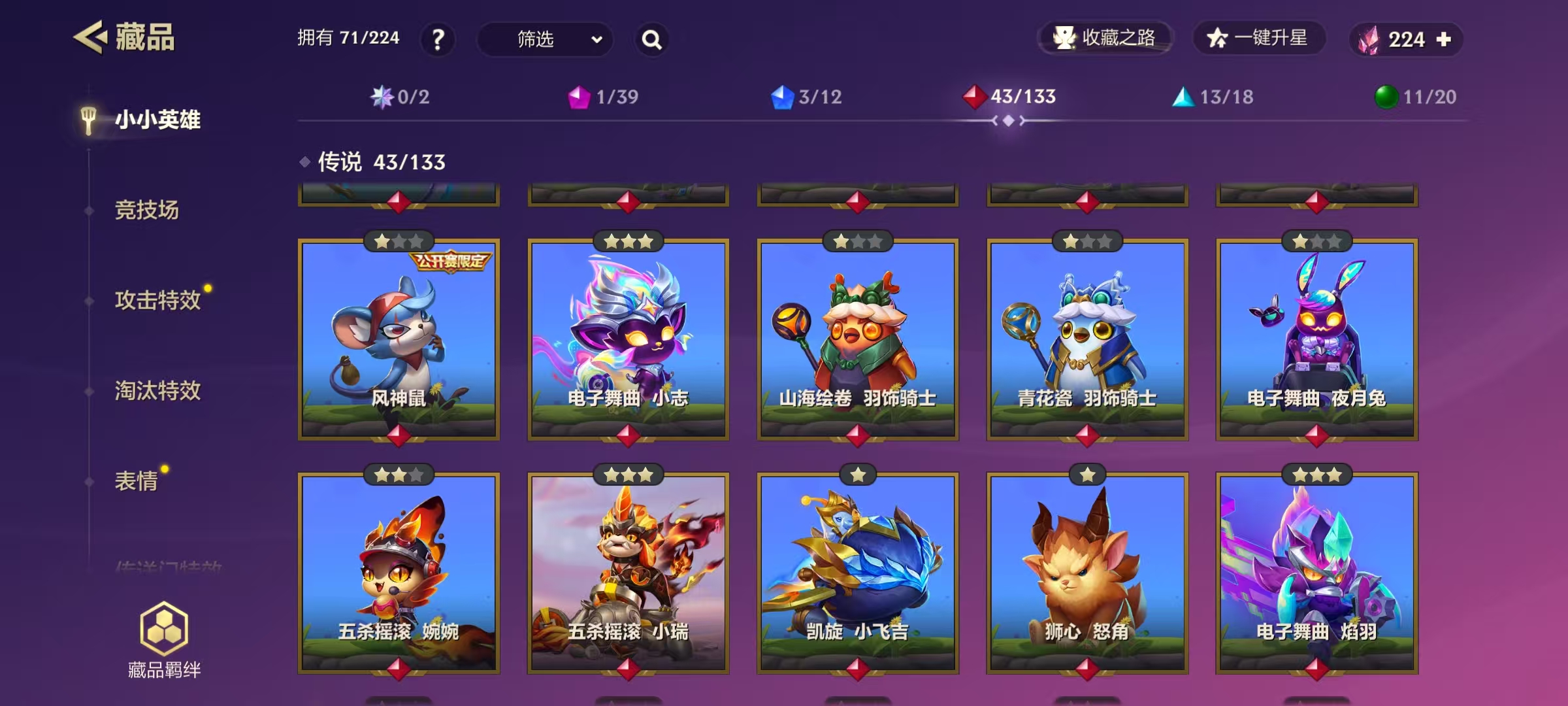
Task: Open the 表情 category
Action: click(x=136, y=480)
